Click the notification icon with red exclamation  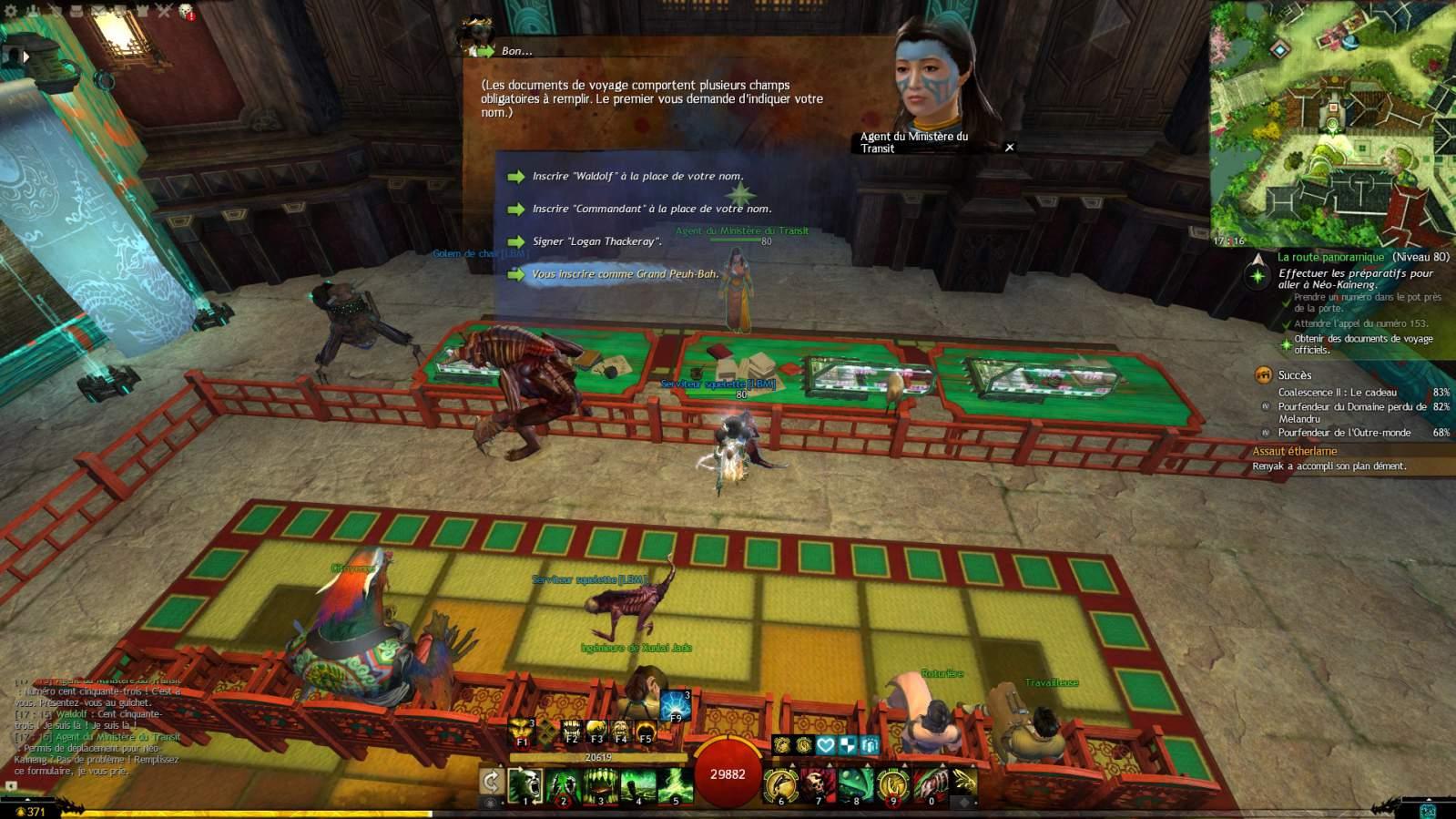click(187, 11)
